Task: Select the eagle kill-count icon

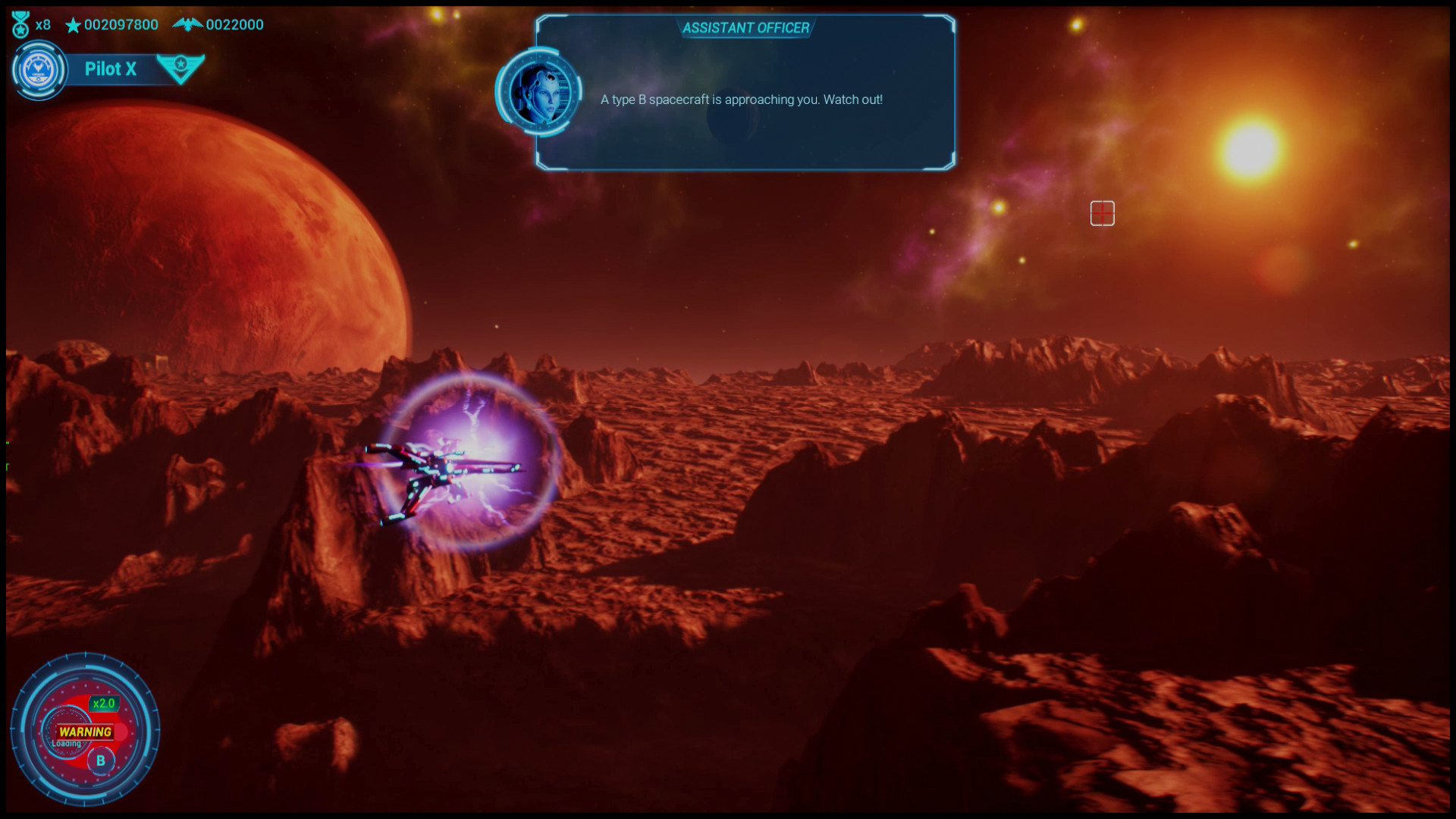Action: [188, 23]
